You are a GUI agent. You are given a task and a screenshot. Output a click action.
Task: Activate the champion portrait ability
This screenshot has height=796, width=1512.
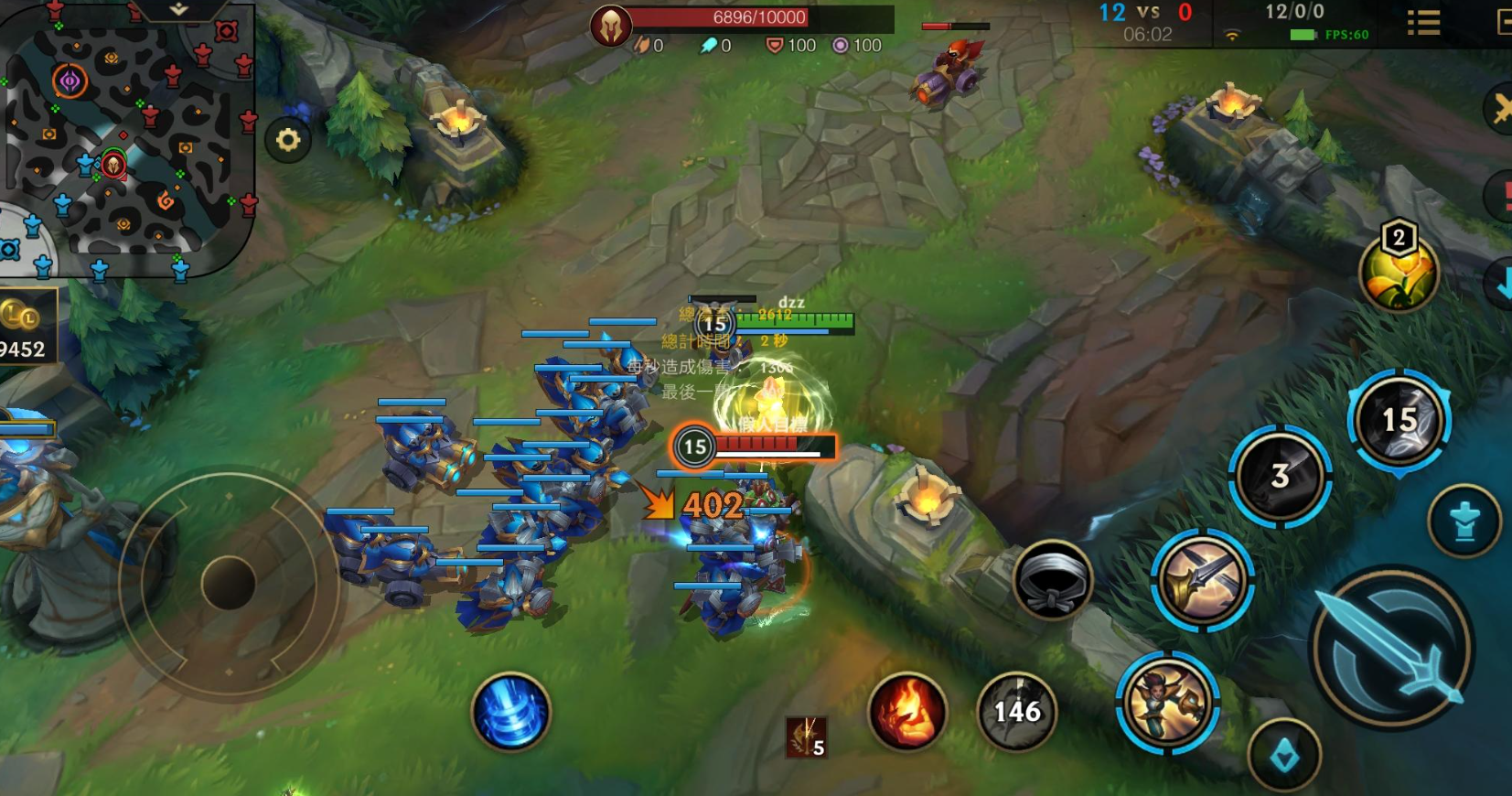[x=1167, y=703]
